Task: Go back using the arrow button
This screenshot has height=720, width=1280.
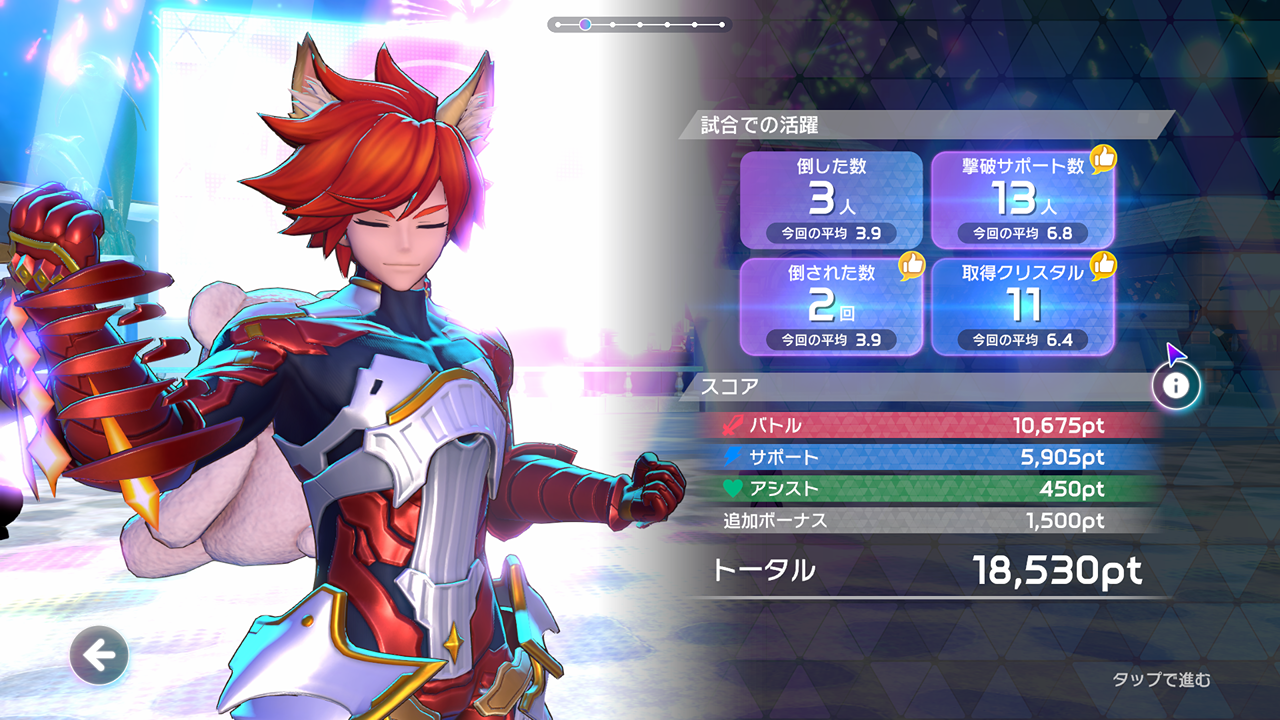Action: click(99, 656)
